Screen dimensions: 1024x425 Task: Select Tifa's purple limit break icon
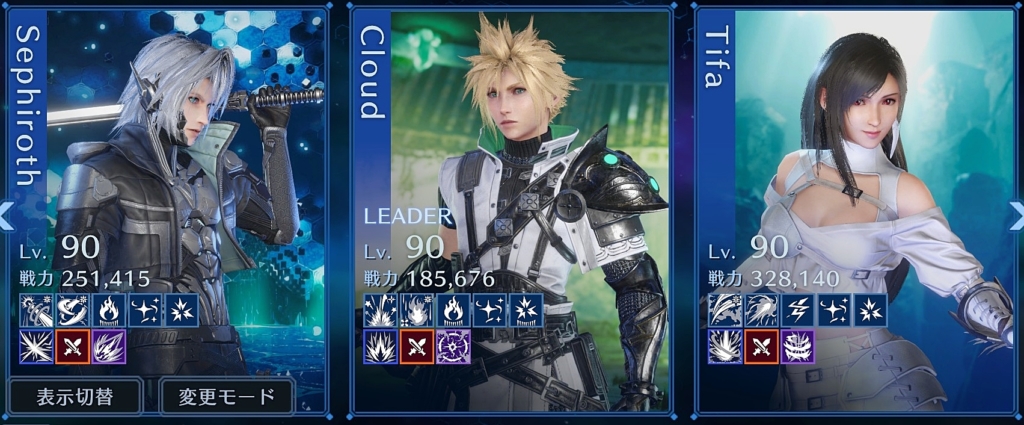(x=797, y=347)
